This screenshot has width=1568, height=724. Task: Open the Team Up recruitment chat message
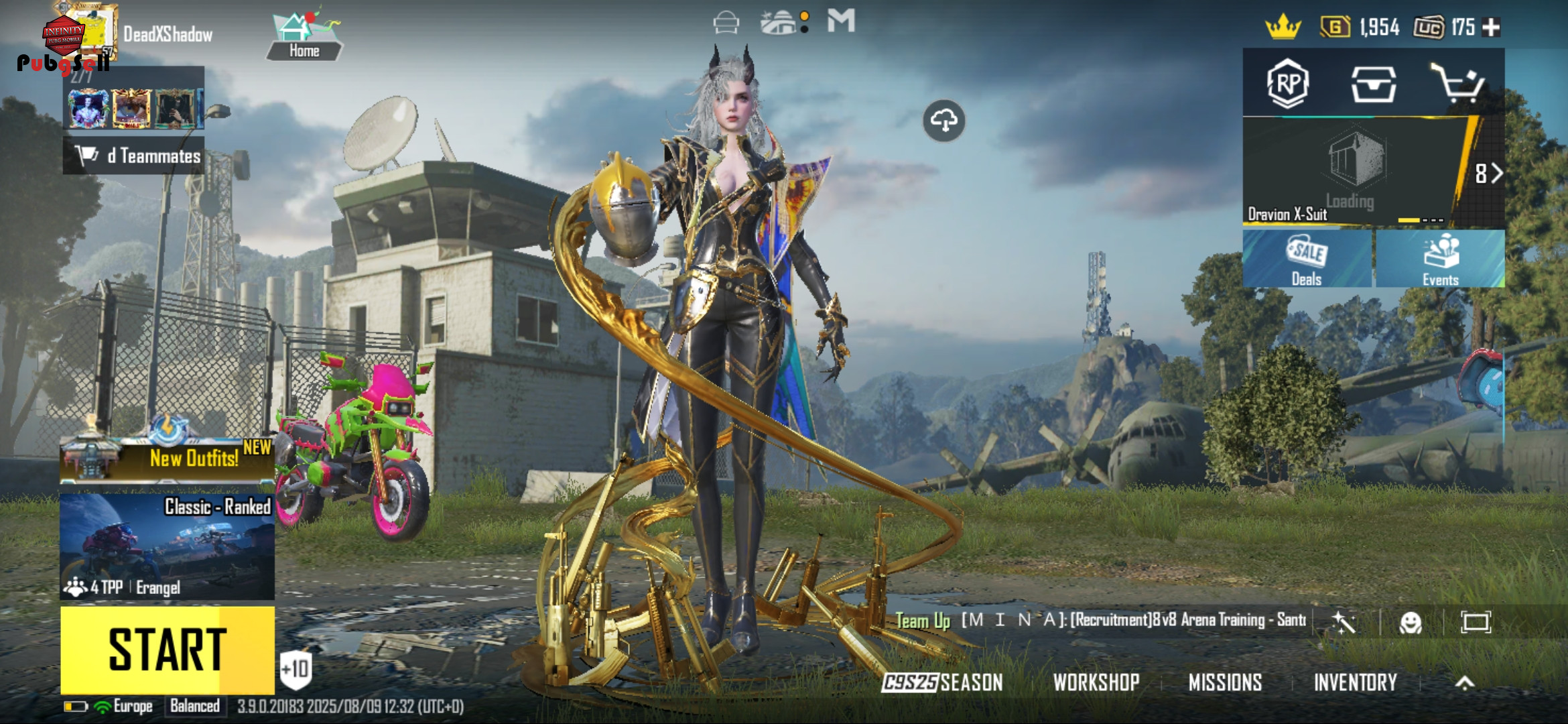point(1100,620)
